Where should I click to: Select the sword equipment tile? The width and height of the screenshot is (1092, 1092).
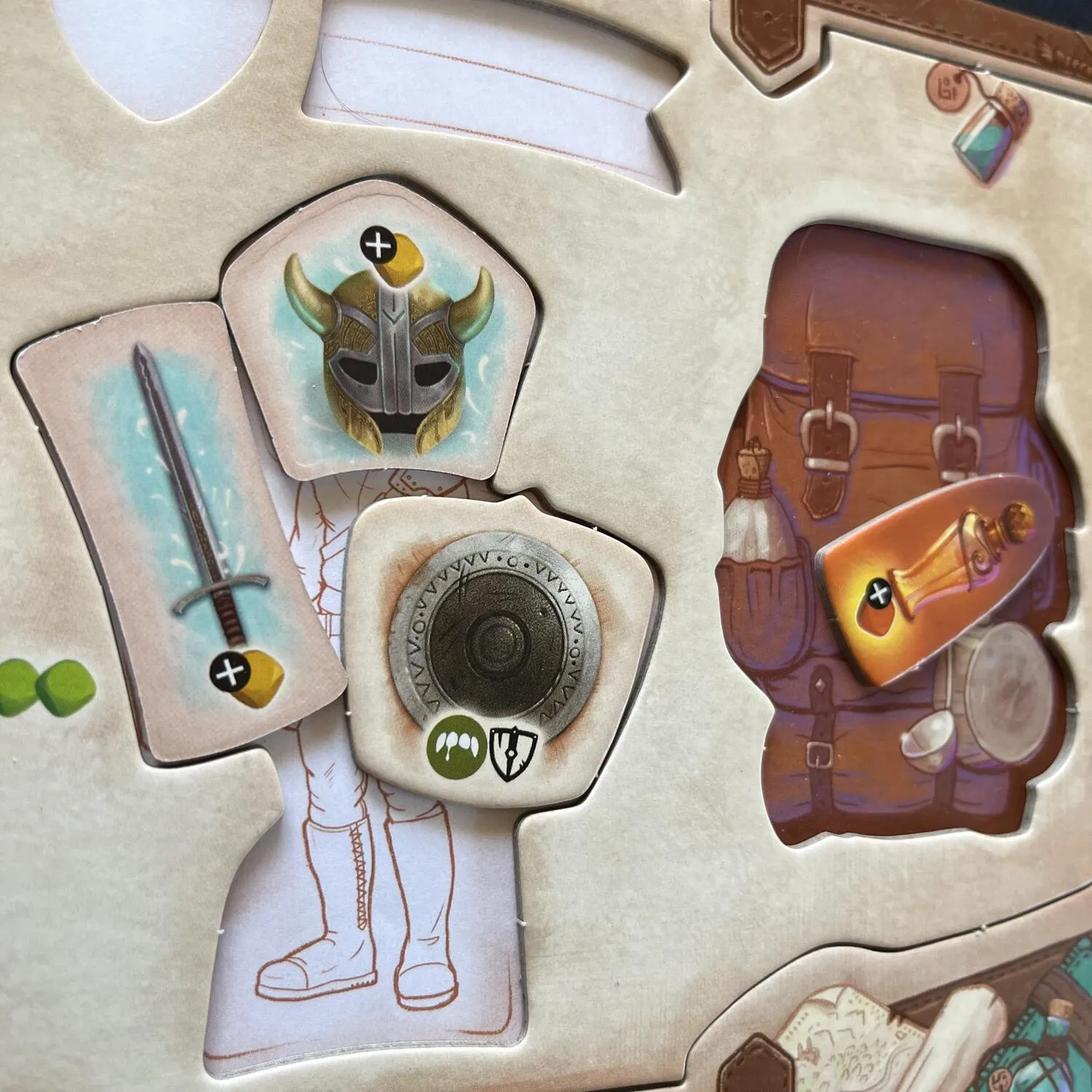[x=182, y=524]
